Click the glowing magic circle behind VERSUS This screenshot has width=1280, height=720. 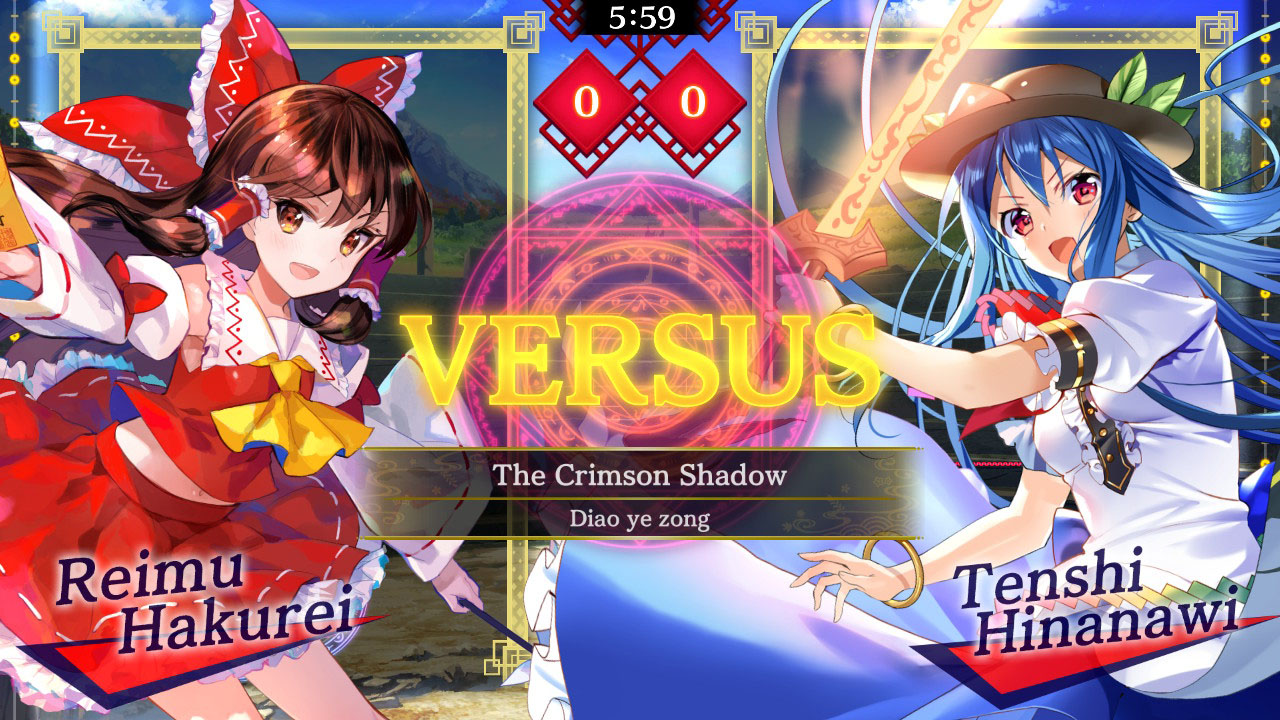click(x=640, y=300)
